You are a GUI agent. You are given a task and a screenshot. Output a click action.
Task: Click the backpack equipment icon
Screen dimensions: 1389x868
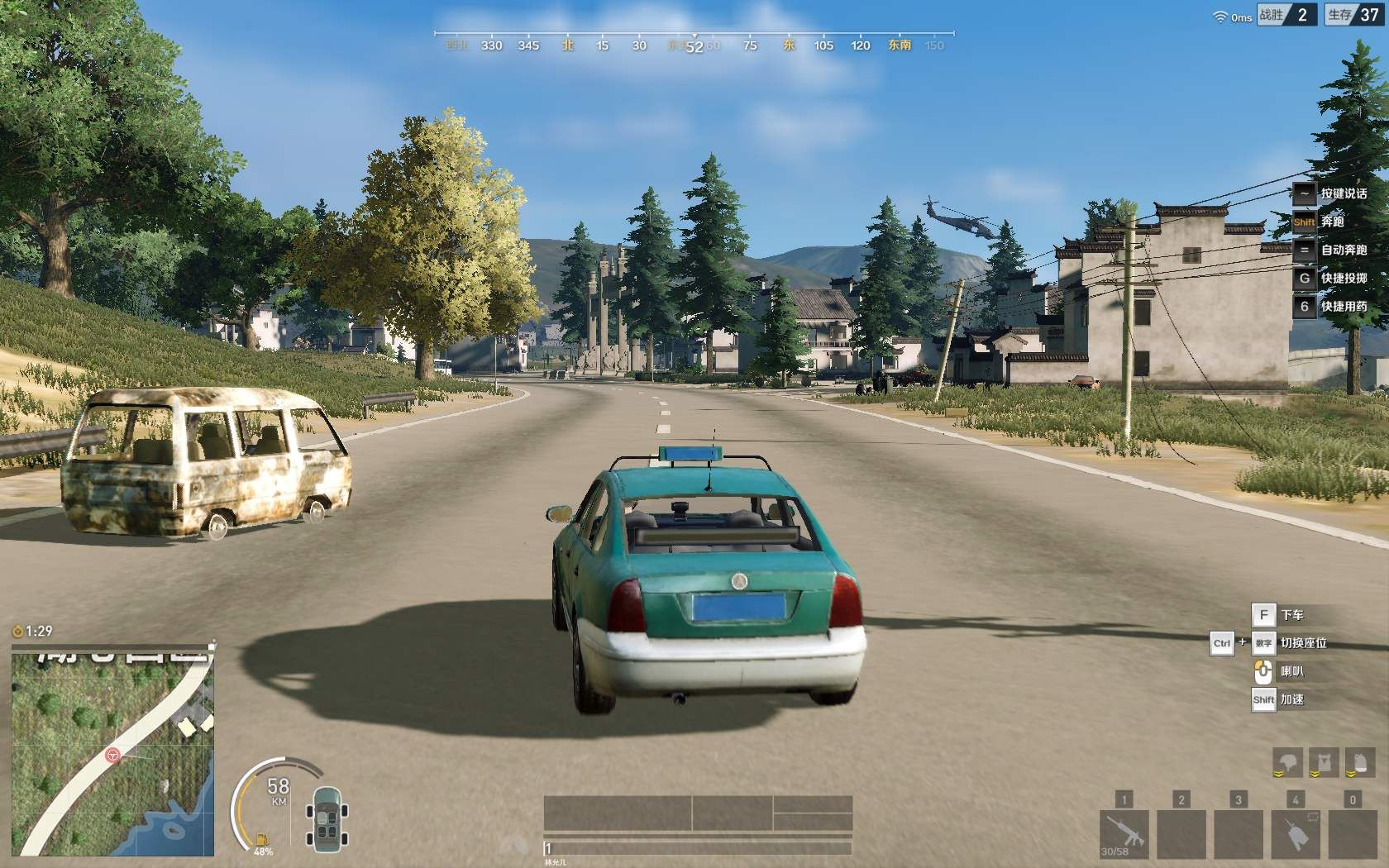pyautogui.click(x=1359, y=762)
